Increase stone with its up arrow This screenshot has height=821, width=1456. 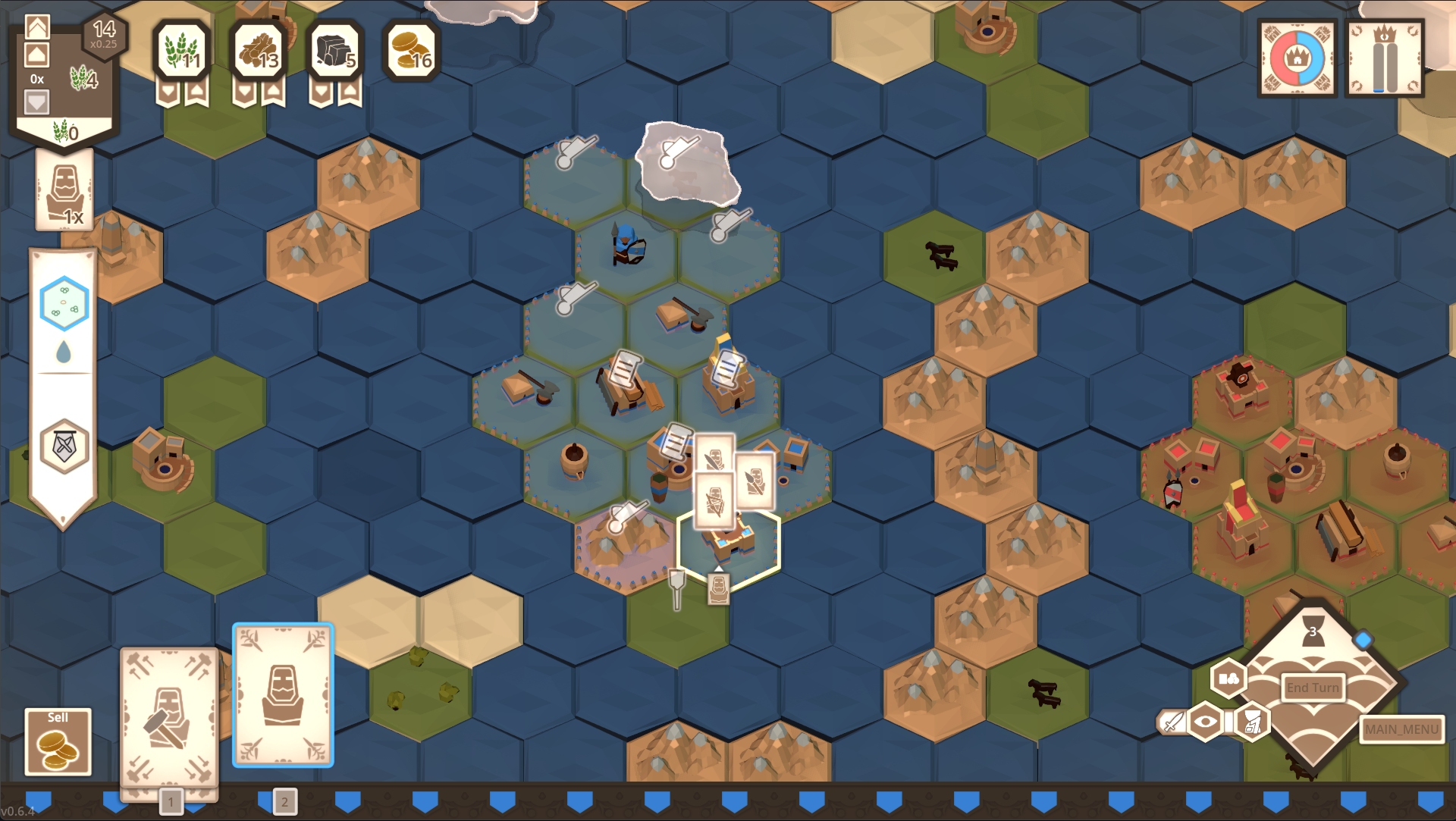(x=349, y=92)
